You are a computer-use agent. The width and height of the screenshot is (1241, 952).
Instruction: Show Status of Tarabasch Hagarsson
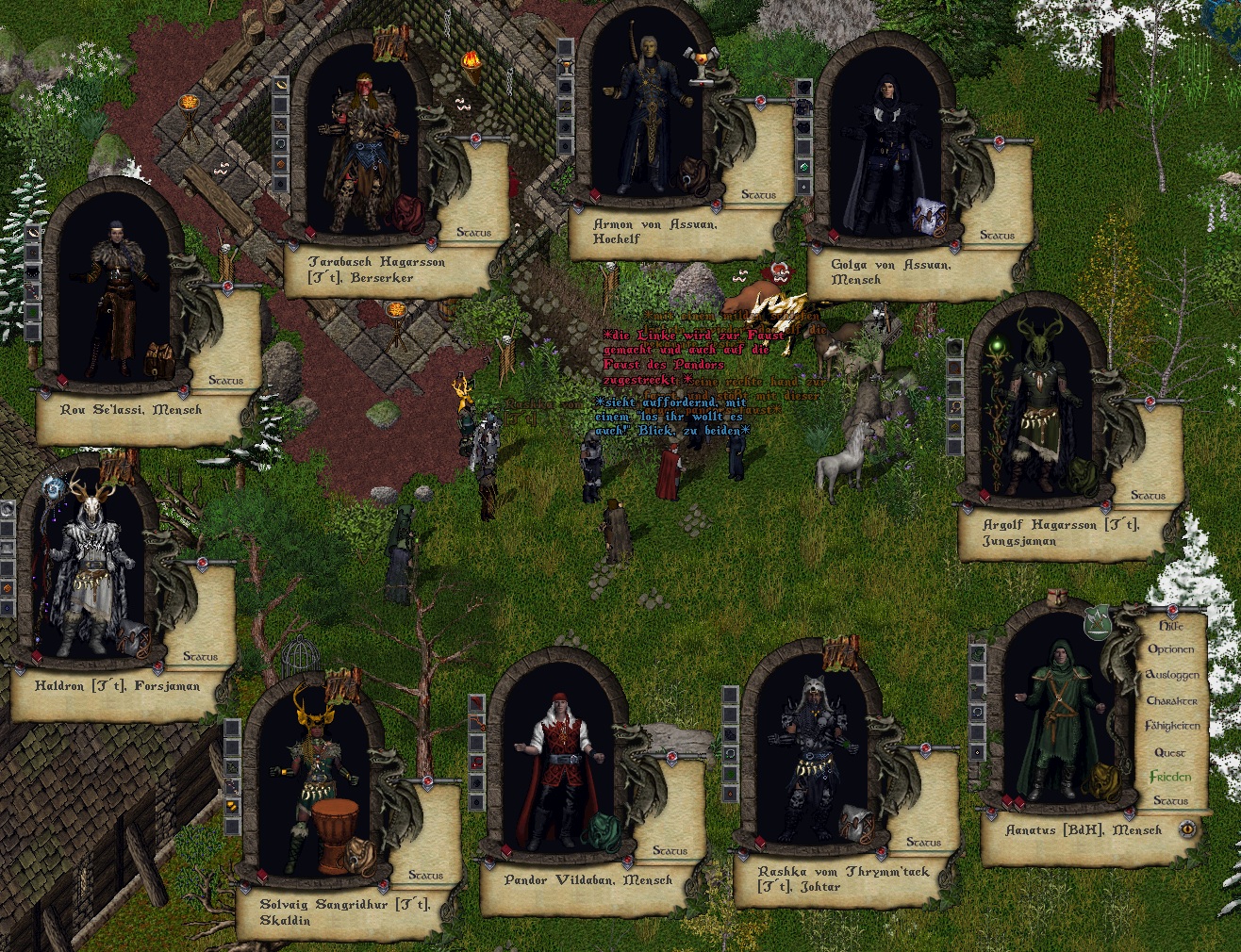pos(473,232)
